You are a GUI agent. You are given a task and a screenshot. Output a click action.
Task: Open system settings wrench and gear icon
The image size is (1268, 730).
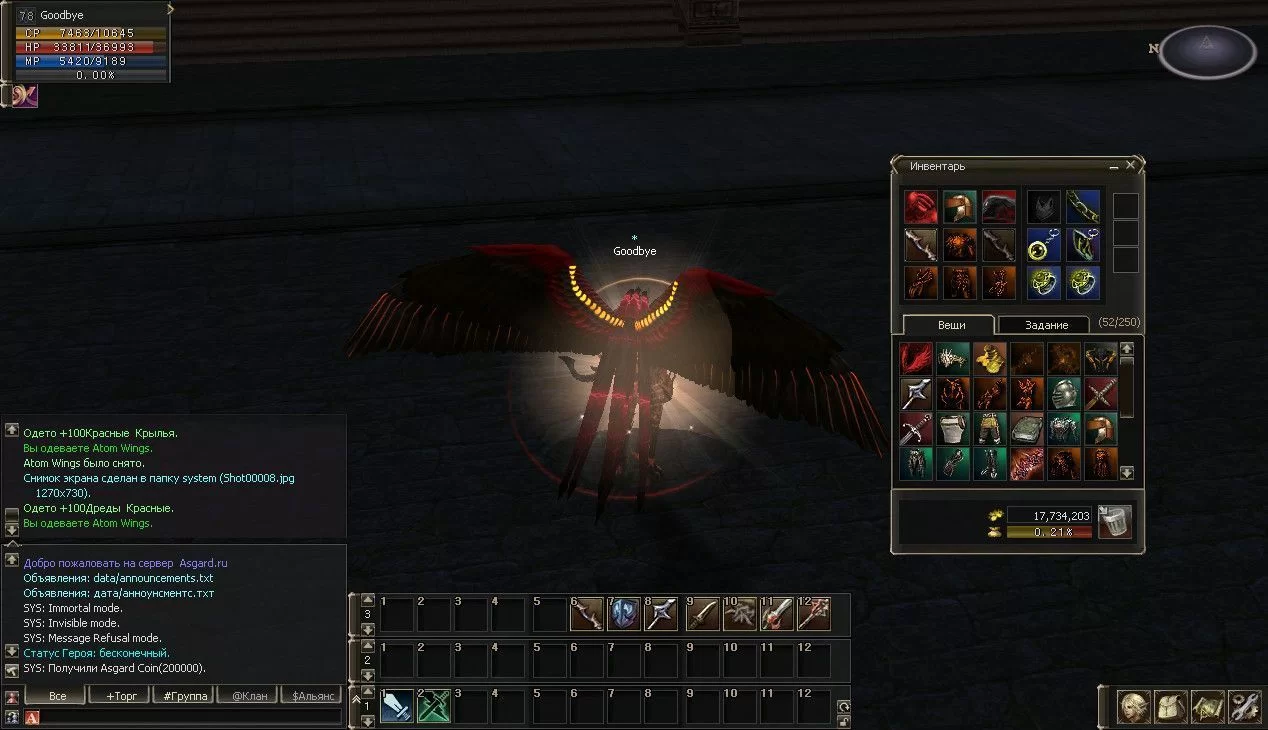1244,707
